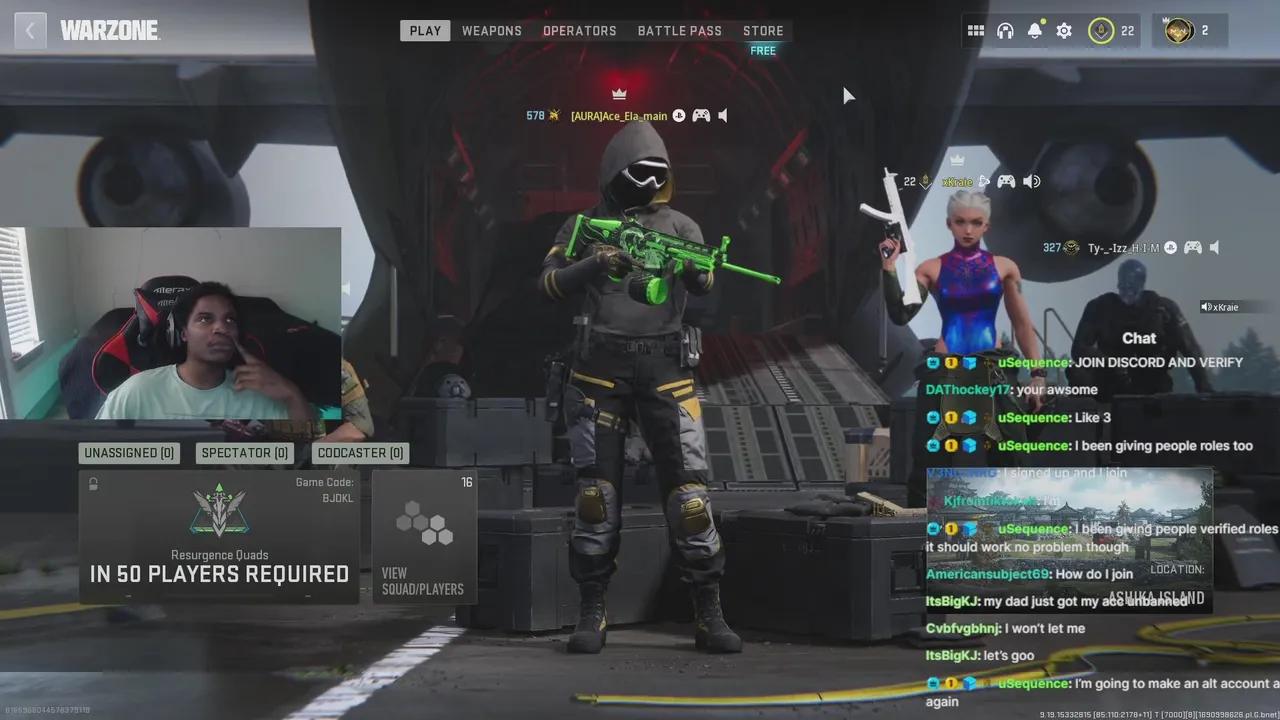Expand the SPECTATOR (0) roster section
This screenshot has width=1280, height=720.
click(243, 452)
